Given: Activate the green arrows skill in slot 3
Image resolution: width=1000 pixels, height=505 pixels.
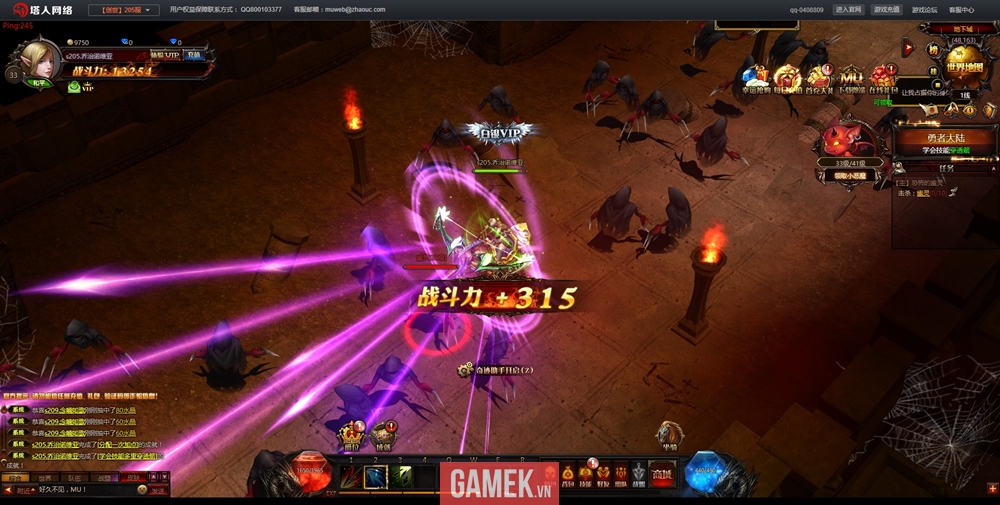Looking at the screenshot, I should click(400, 477).
